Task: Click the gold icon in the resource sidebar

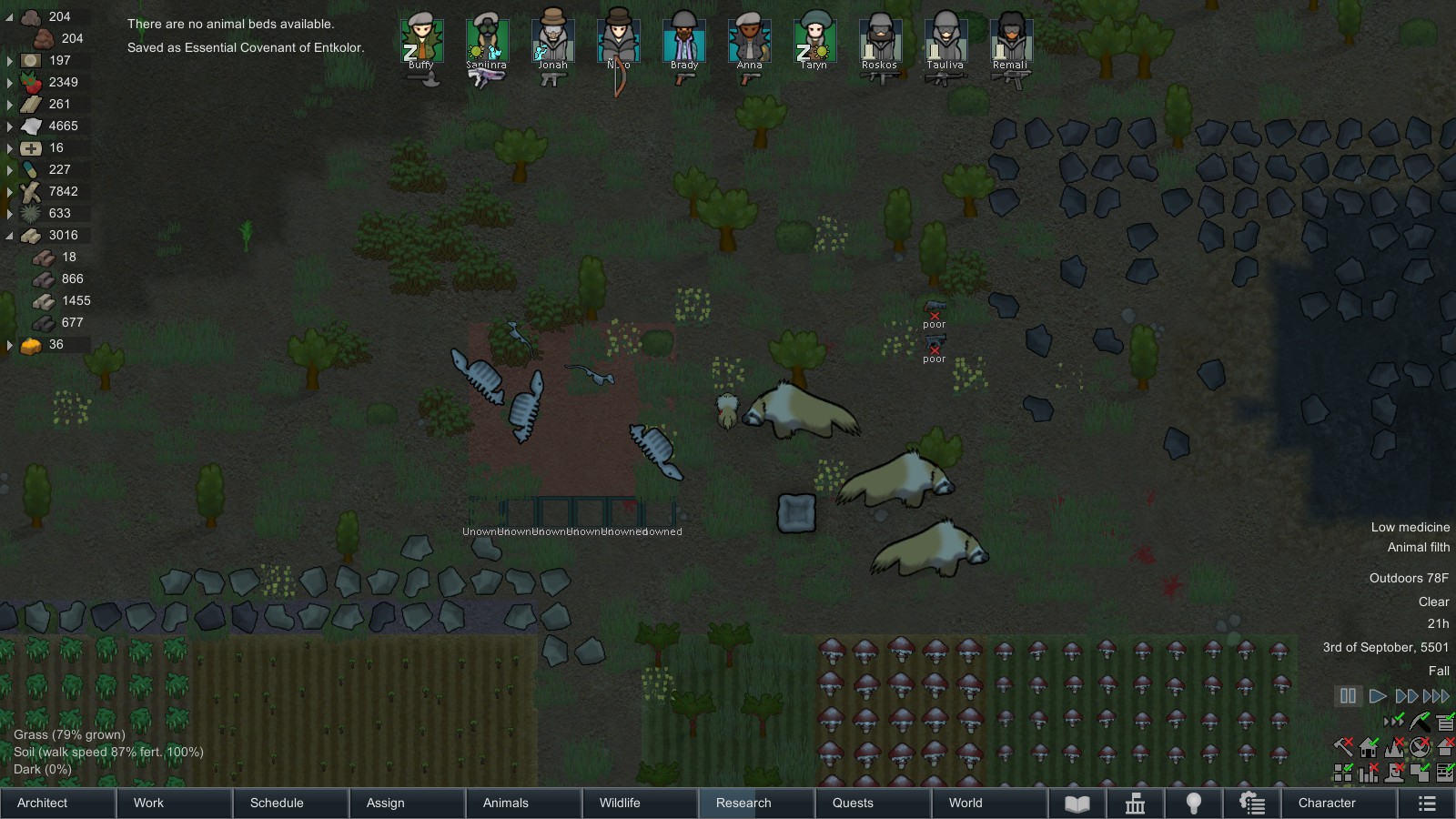Action: (33, 345)
